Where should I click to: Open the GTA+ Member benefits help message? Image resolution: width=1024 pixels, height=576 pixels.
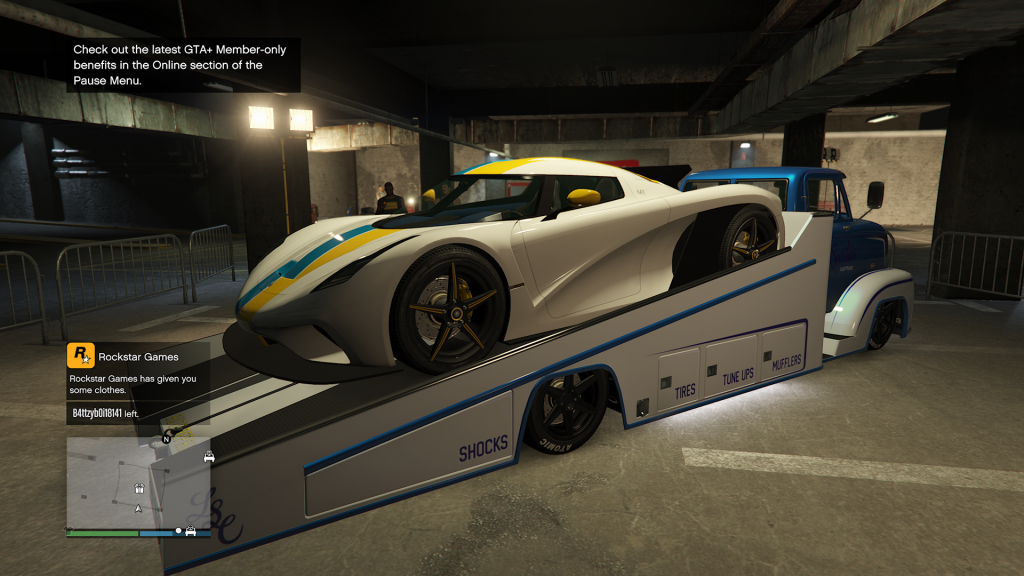183,65
